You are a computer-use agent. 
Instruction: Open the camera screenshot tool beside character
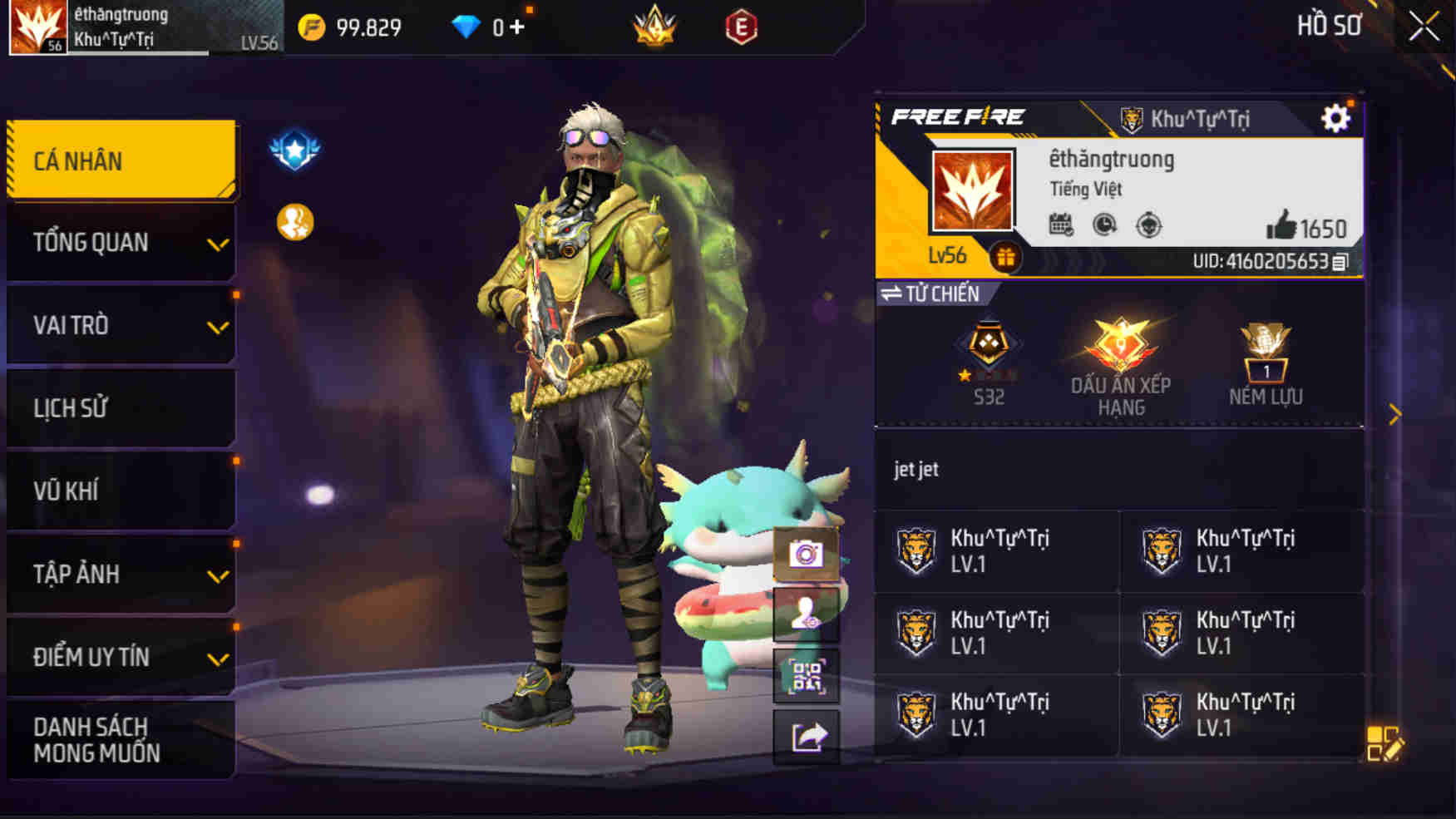pos(806,551)
